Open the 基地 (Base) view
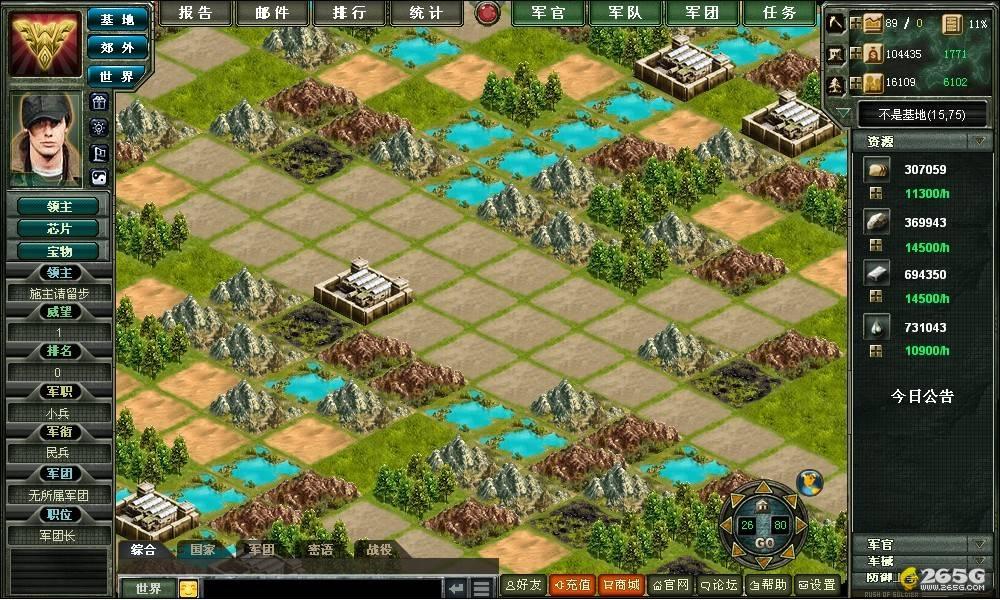The width and height of the screenshot is (1000, 600). [x=117, y=19]
